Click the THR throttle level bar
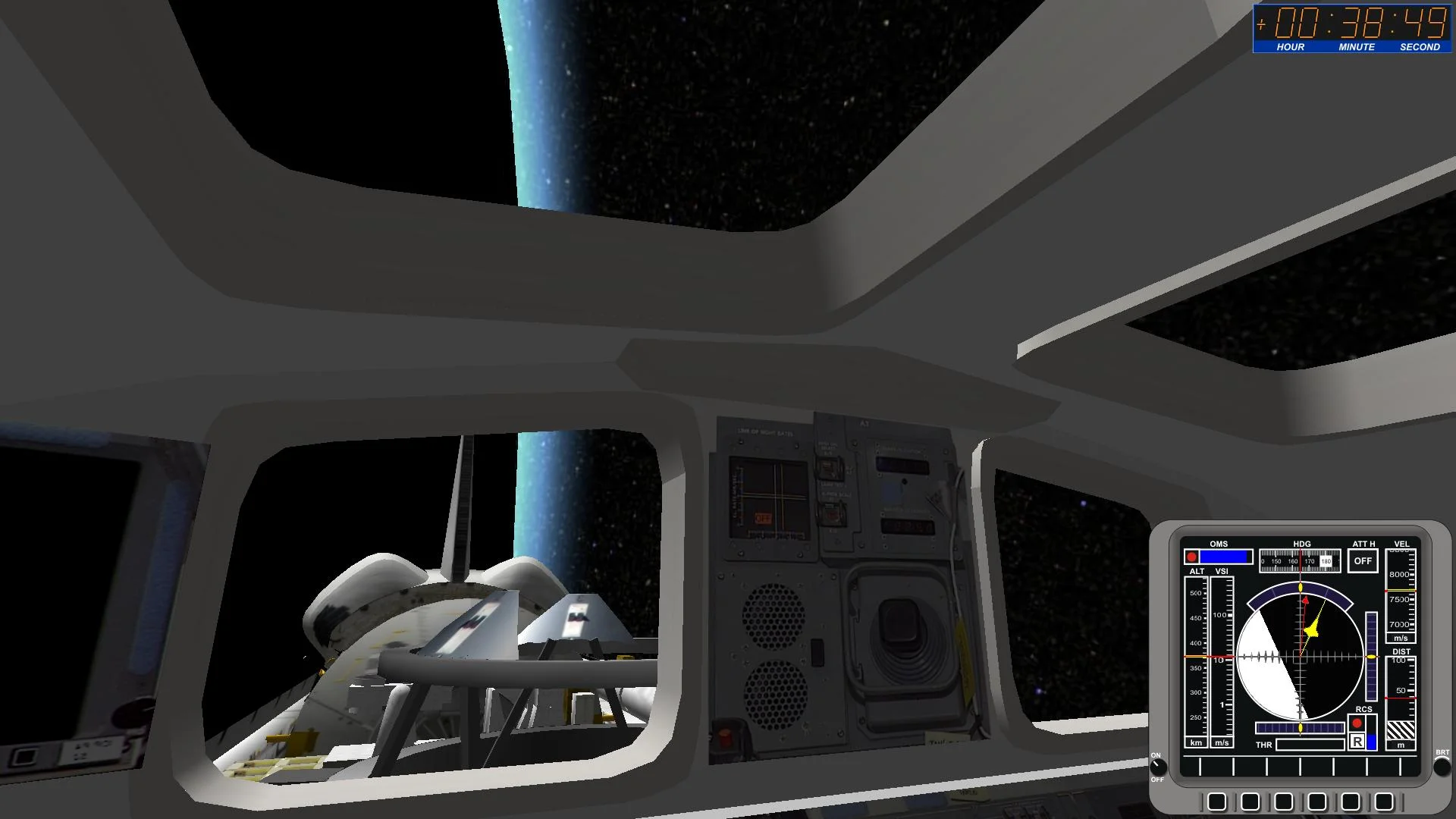 point(1310,745)
